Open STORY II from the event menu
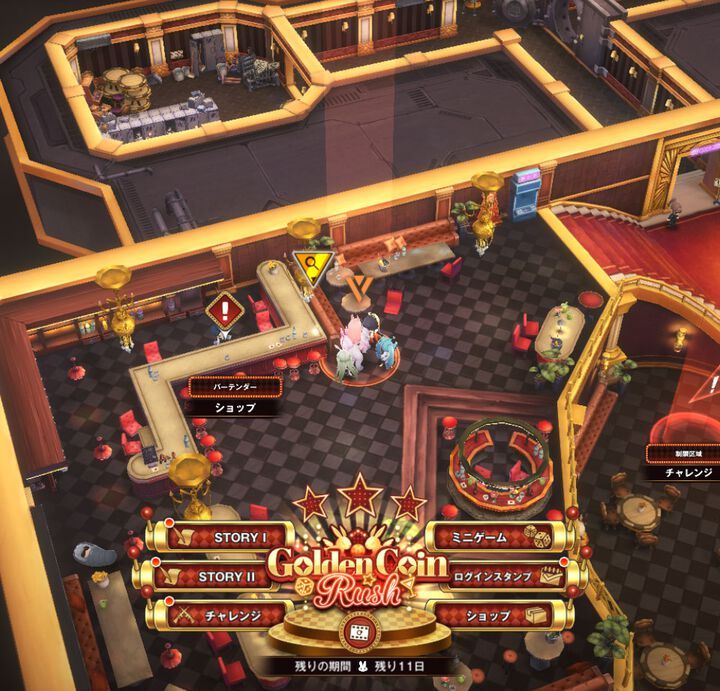Screen dimensions: 720x691 218,576
